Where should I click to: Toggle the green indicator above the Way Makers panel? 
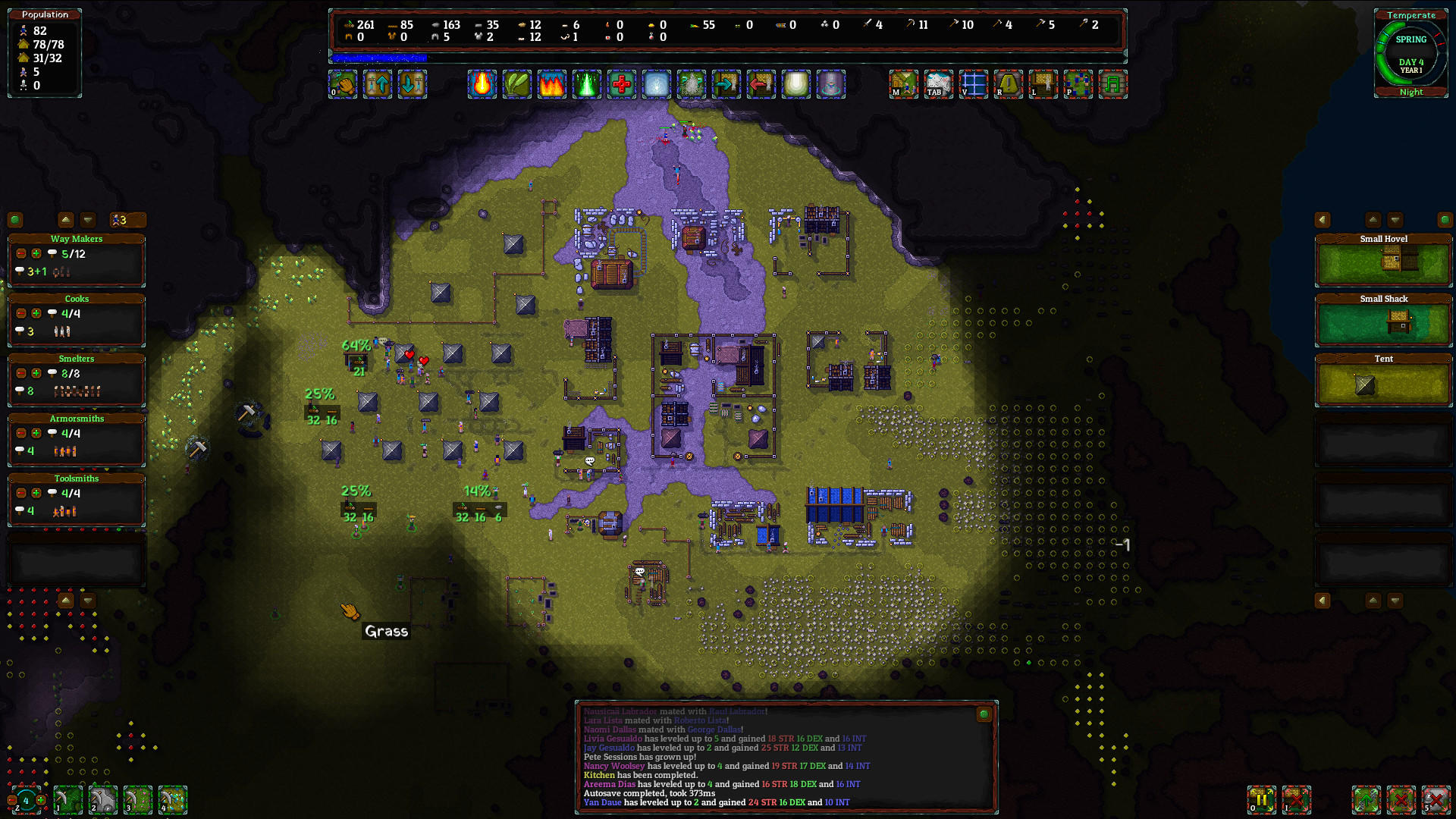point(15,220)
